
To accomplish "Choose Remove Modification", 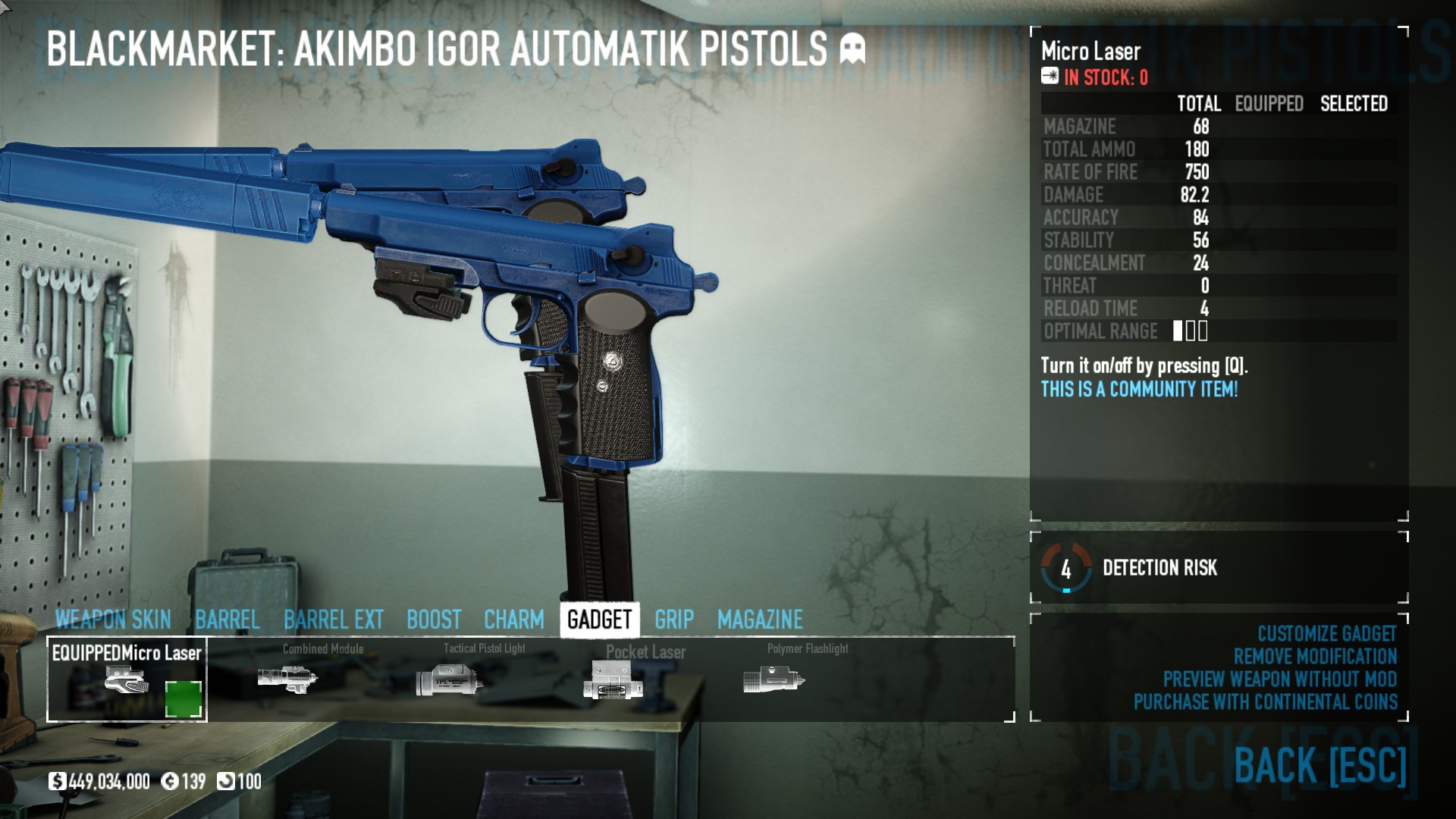I will click(x=1315, y=657).
